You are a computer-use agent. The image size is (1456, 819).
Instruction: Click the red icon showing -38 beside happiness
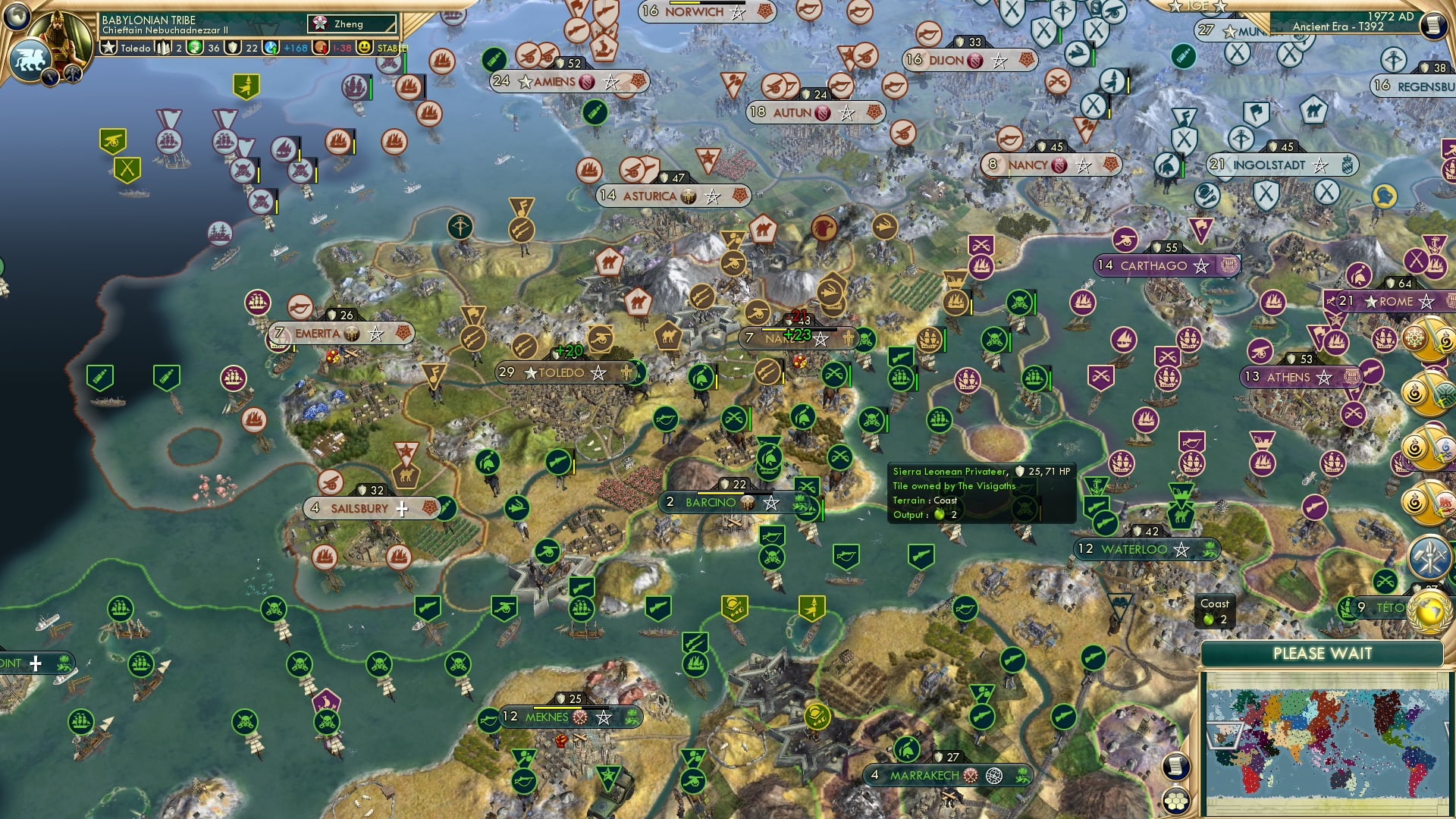click(x=322, y=49)
